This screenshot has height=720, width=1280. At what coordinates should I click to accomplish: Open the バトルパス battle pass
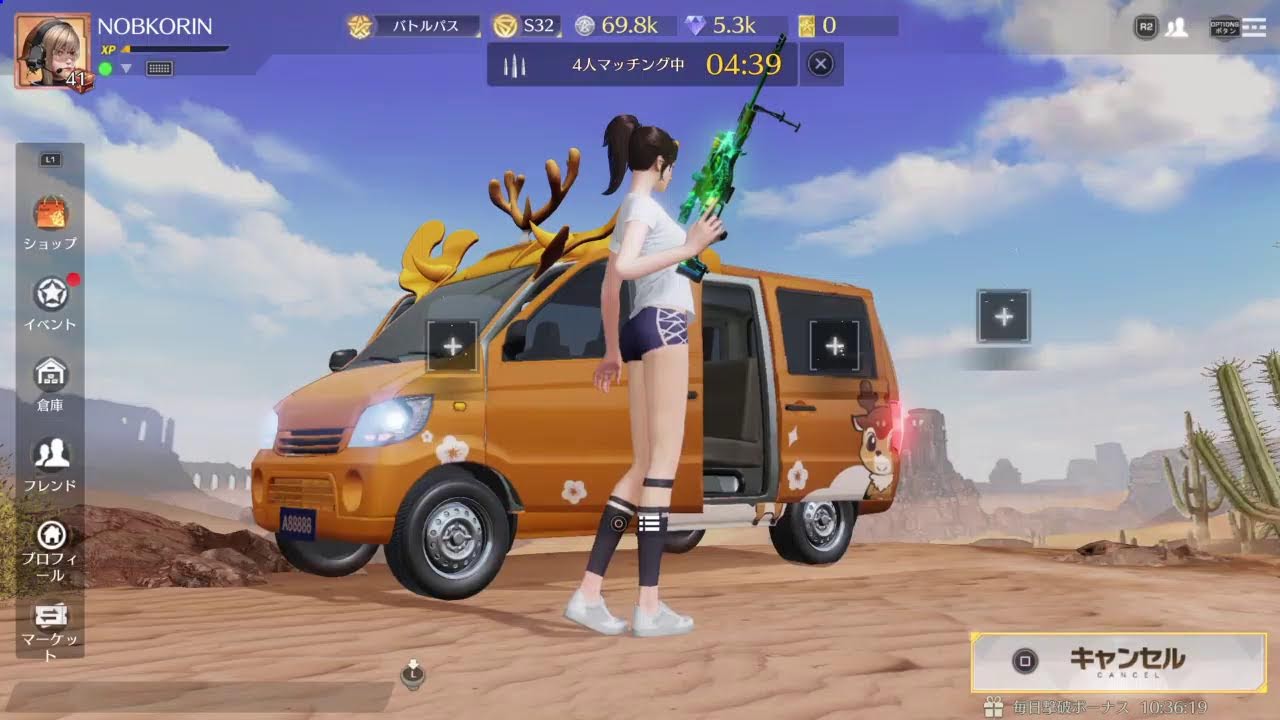click(408, 26)
